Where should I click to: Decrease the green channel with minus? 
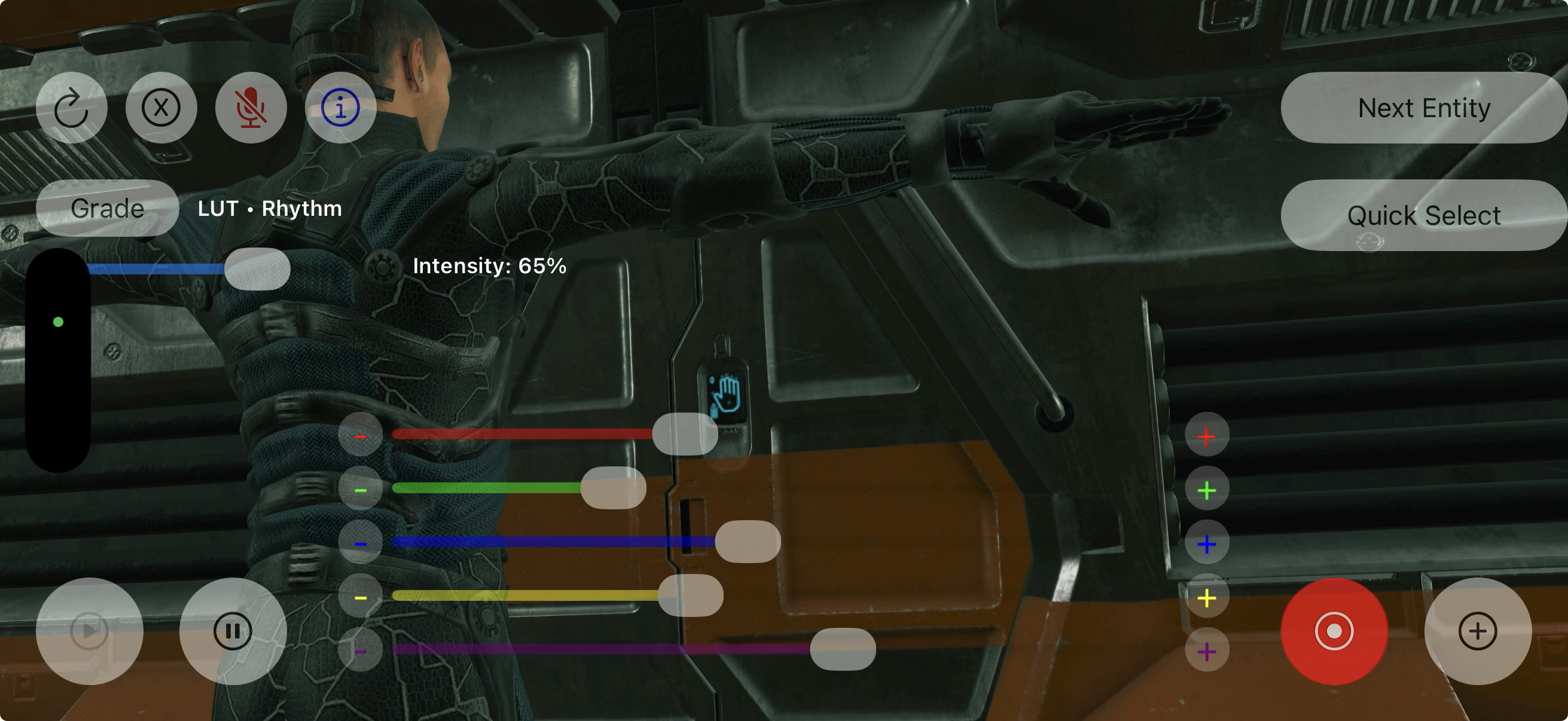pyautogui.click(x=361, y=488)
